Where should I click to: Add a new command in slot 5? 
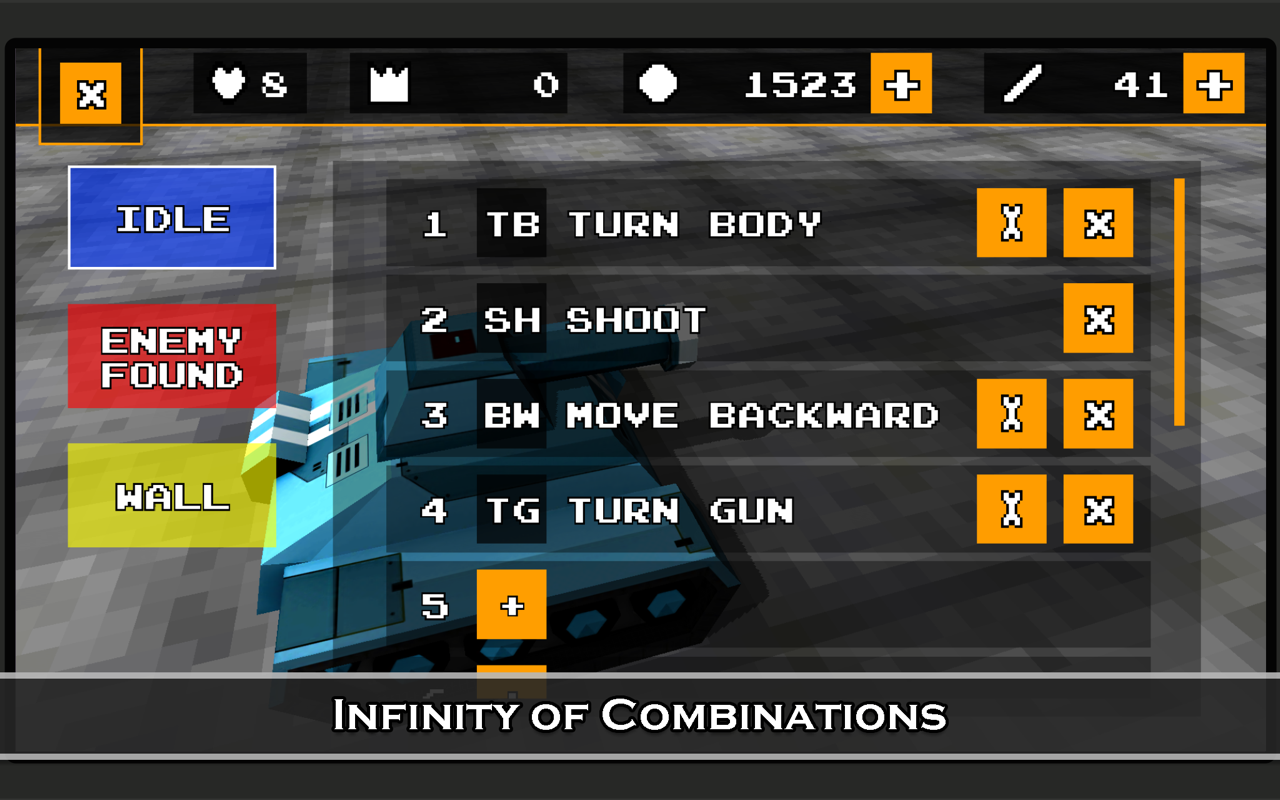(511, 605)
